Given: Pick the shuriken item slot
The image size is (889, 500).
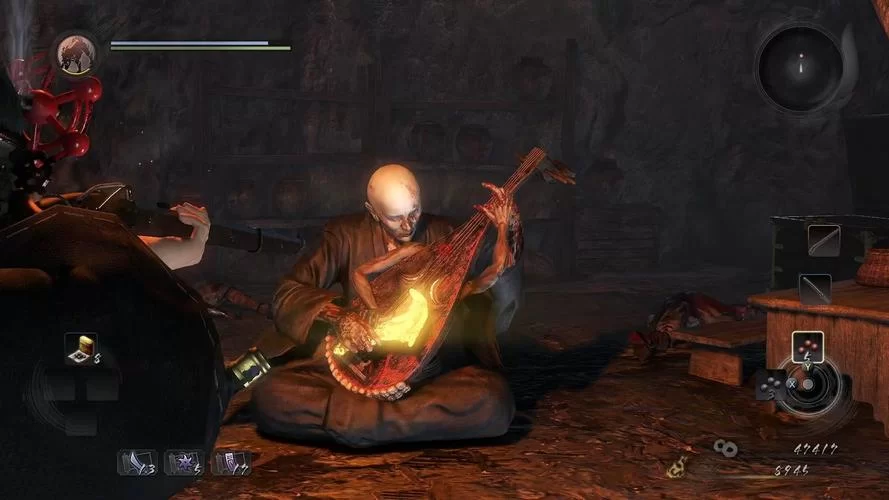Looking at the screenshot, I should pyautogui.click(x=183, y=463).
